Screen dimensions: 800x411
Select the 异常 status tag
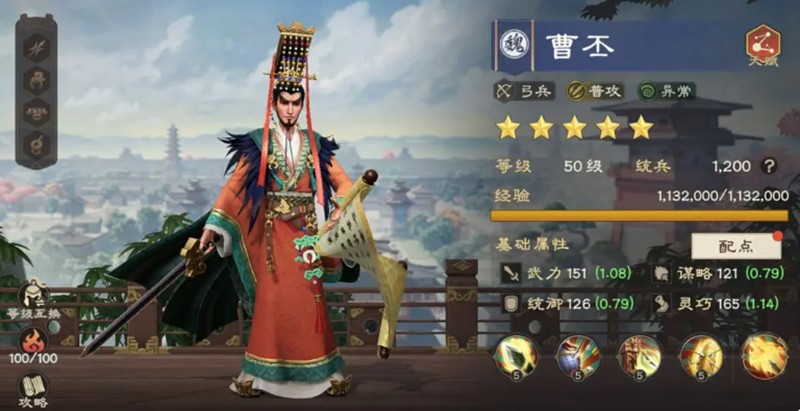coord(667,91)
